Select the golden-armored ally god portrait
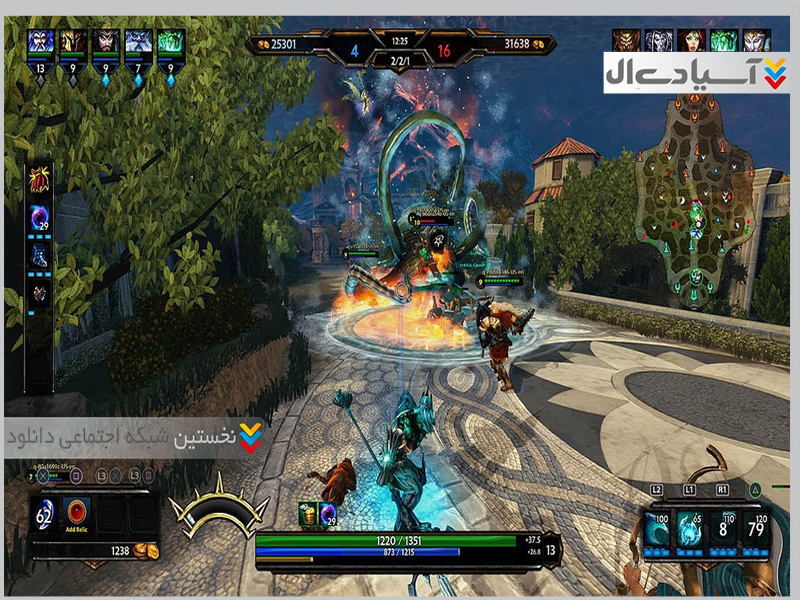This screenshot has height=600, width=800. (x=73, y=43)
